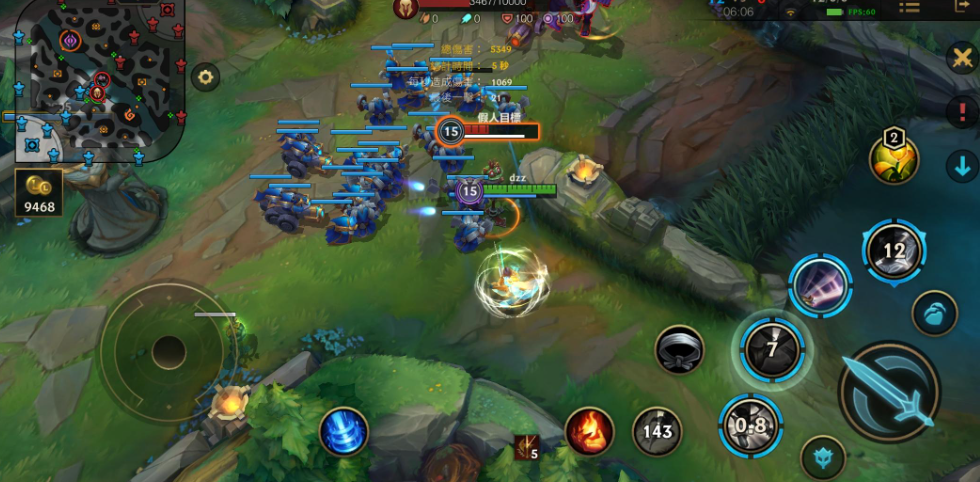Activate the yellow ward trinket

pyautogui.click(x=893, y=158)
